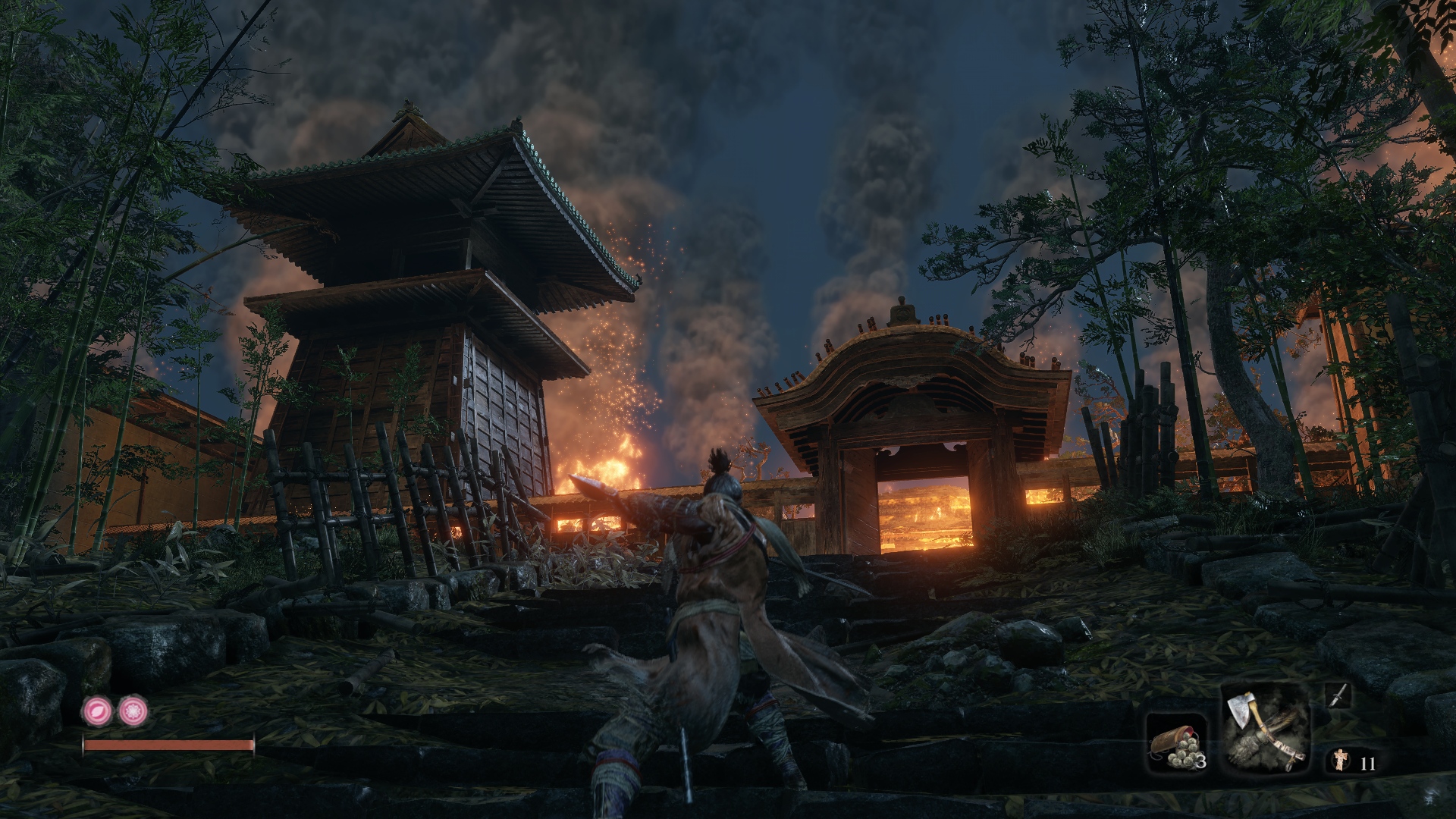Select the spirit emblem paper doll icon
1456x819 pixels.
click(1341, 761)
